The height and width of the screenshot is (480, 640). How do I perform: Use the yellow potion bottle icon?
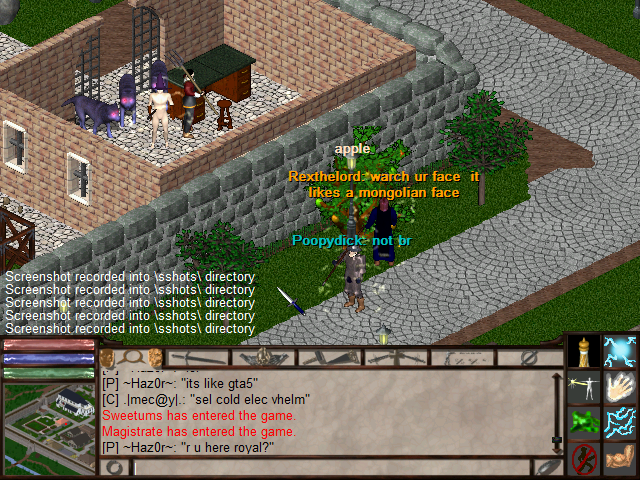584,350
